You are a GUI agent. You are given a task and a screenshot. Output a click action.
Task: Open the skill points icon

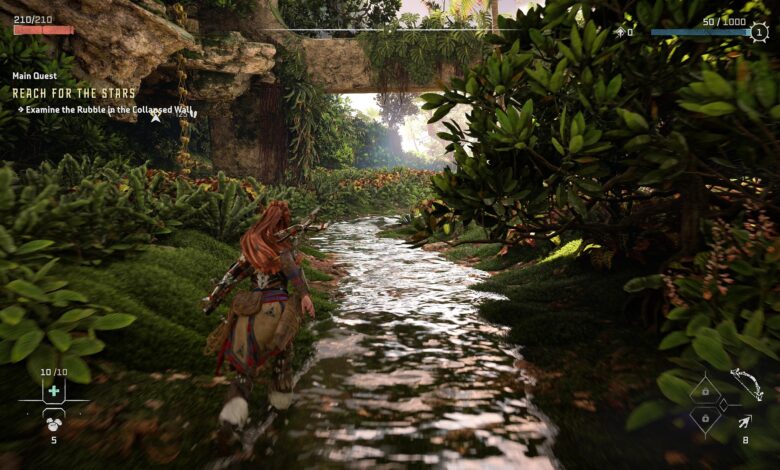click(x=619, y=32)
